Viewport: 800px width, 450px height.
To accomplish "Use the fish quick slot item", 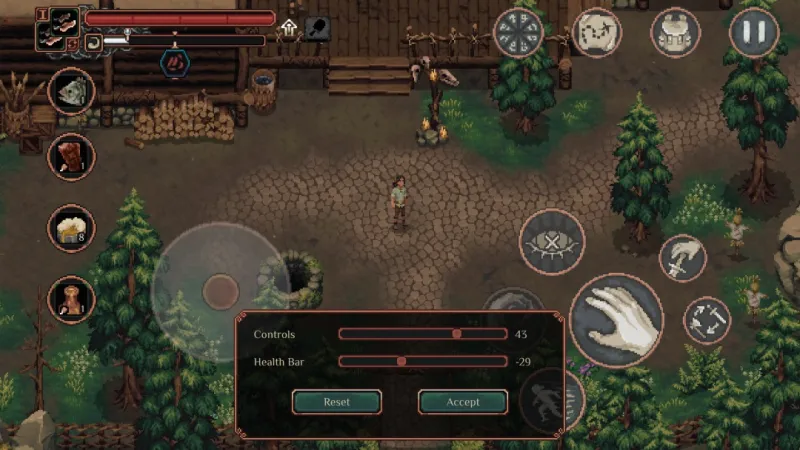I will tap(71, 92).
